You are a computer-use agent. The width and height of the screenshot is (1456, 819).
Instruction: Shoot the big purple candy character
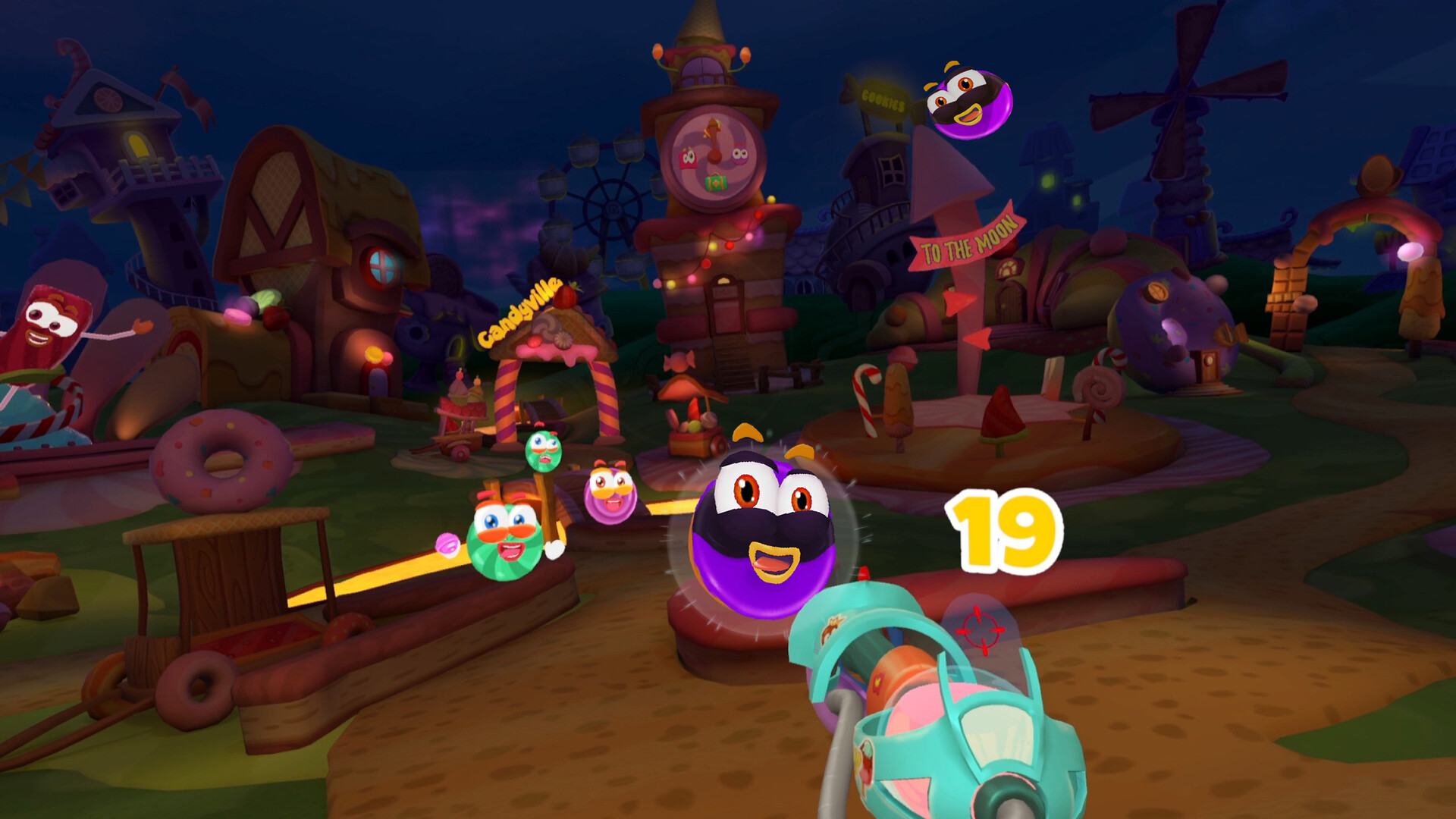[x=766, y=531]
